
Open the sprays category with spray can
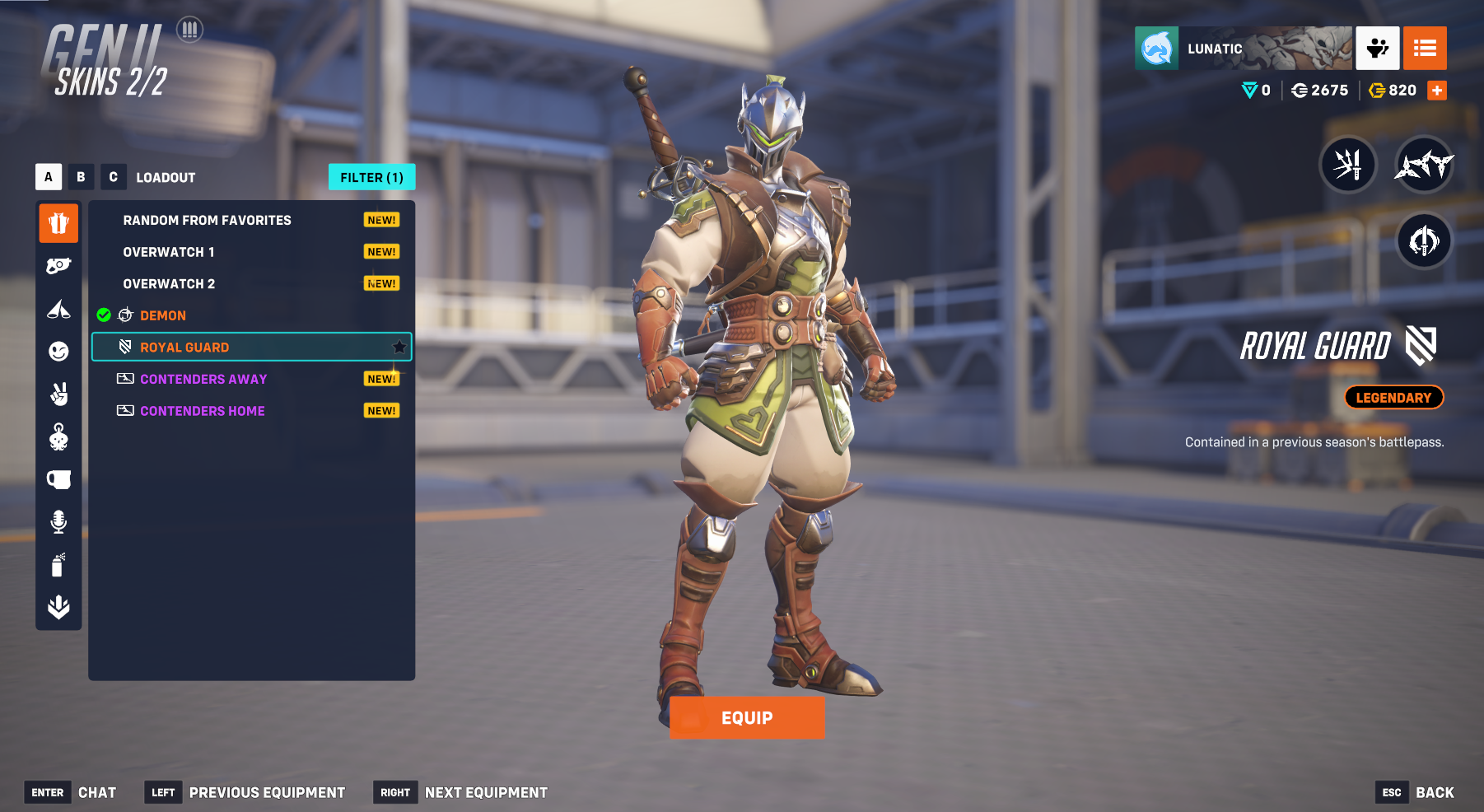[58, 565]
